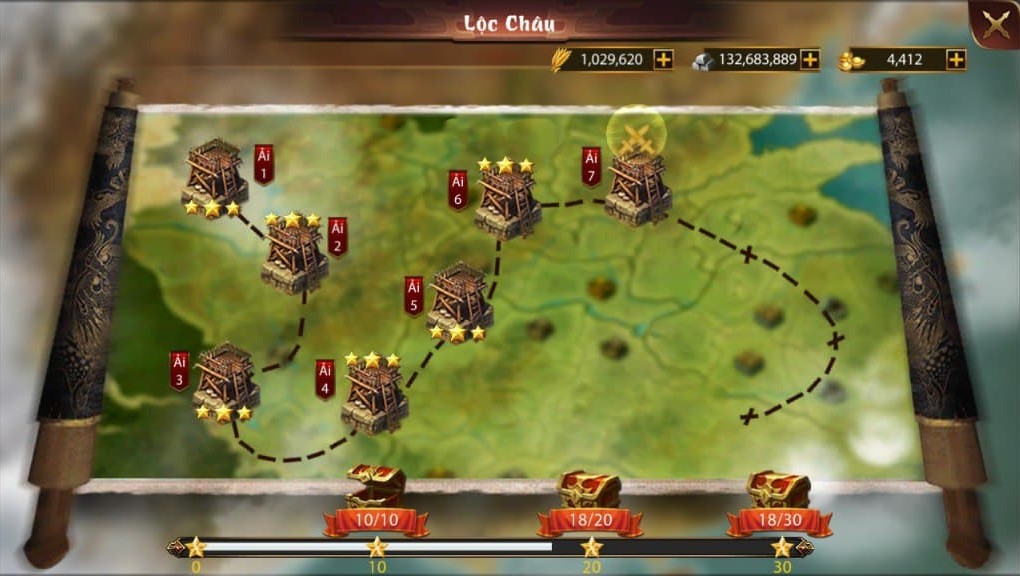
Task: Add more gold ingots with the plus button
Action: click(x=957, y=59)
